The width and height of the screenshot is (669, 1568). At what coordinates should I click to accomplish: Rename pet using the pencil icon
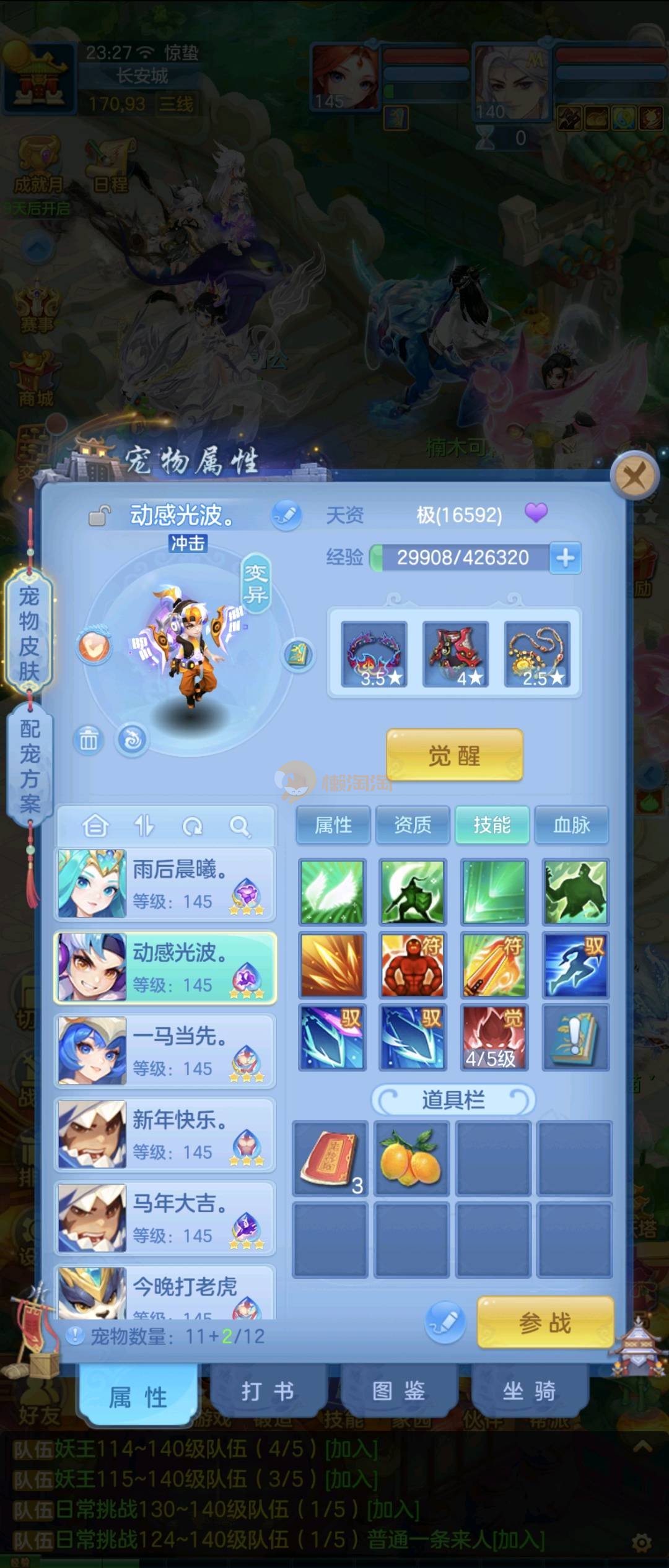[x=286, y=515]
